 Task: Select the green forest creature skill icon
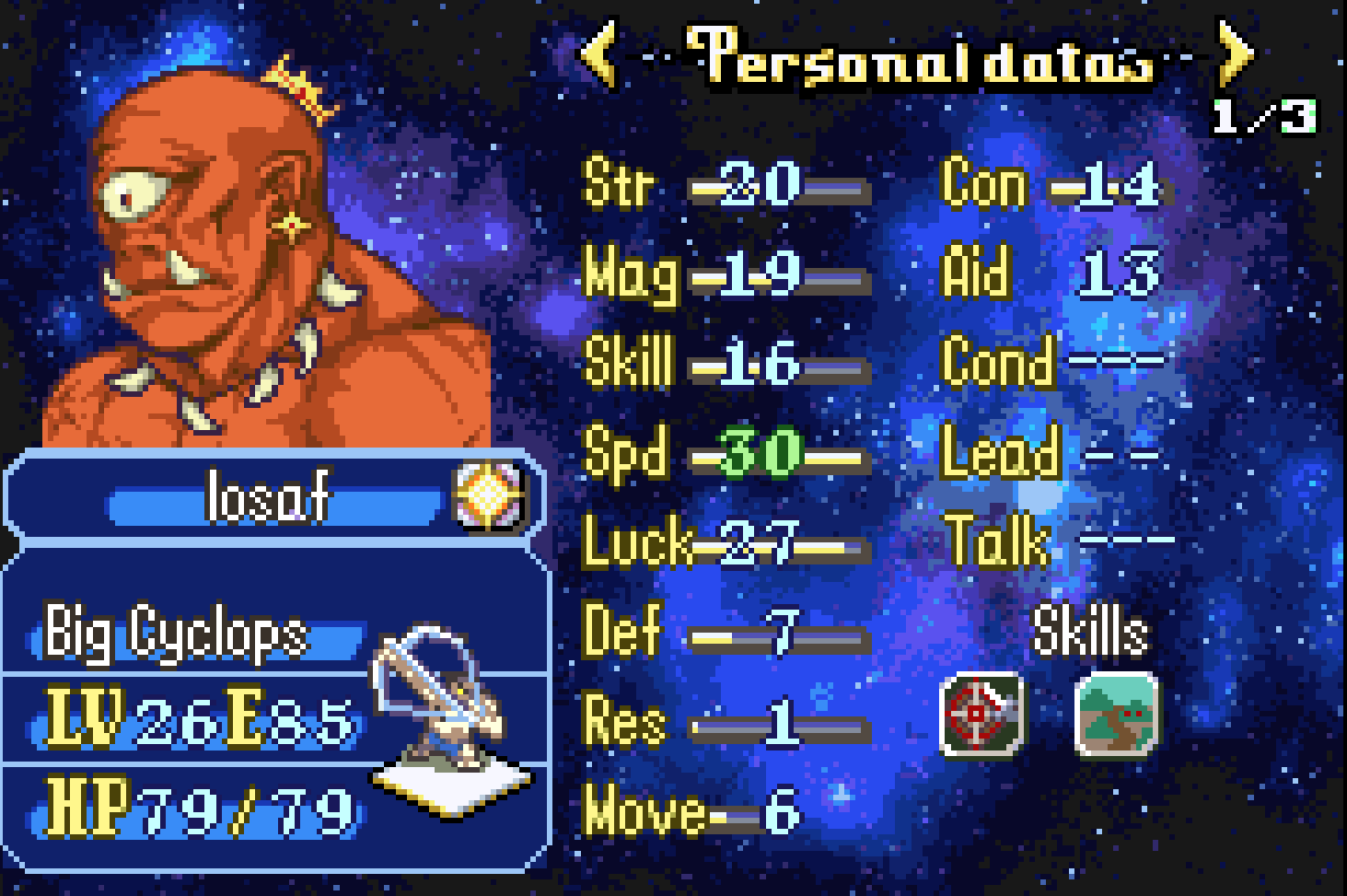click(1116, 714)
